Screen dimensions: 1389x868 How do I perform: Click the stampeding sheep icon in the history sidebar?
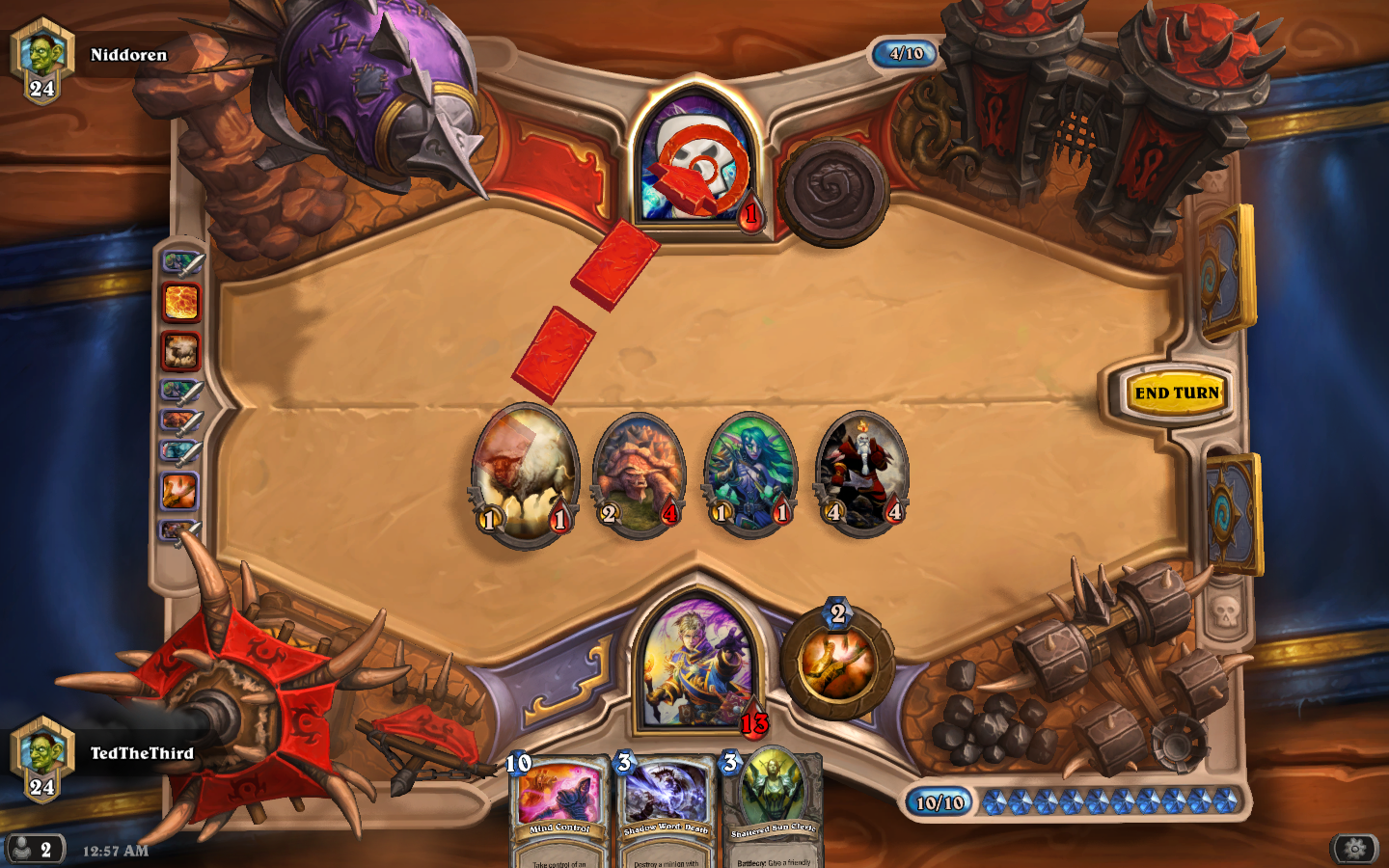coord(179,350)
